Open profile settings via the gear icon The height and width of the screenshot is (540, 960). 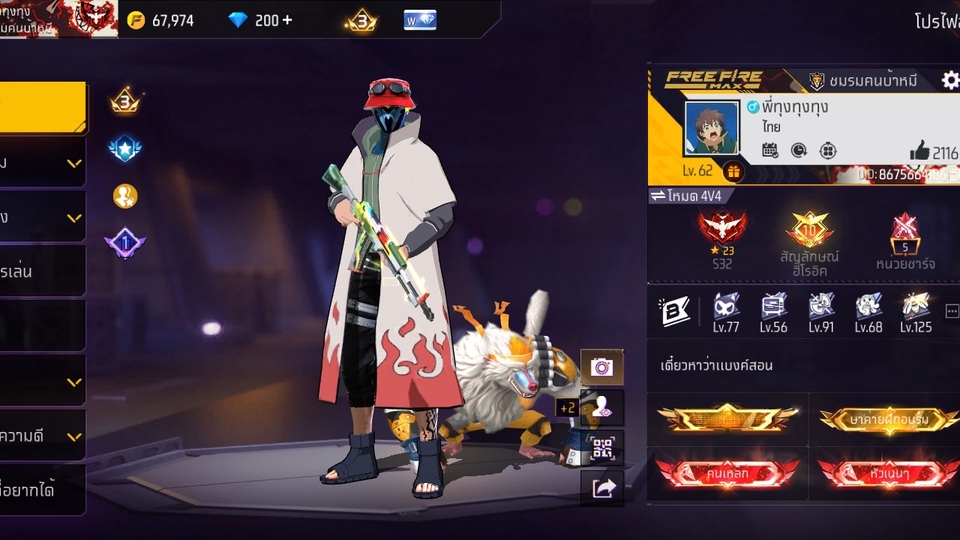(950, 80)
